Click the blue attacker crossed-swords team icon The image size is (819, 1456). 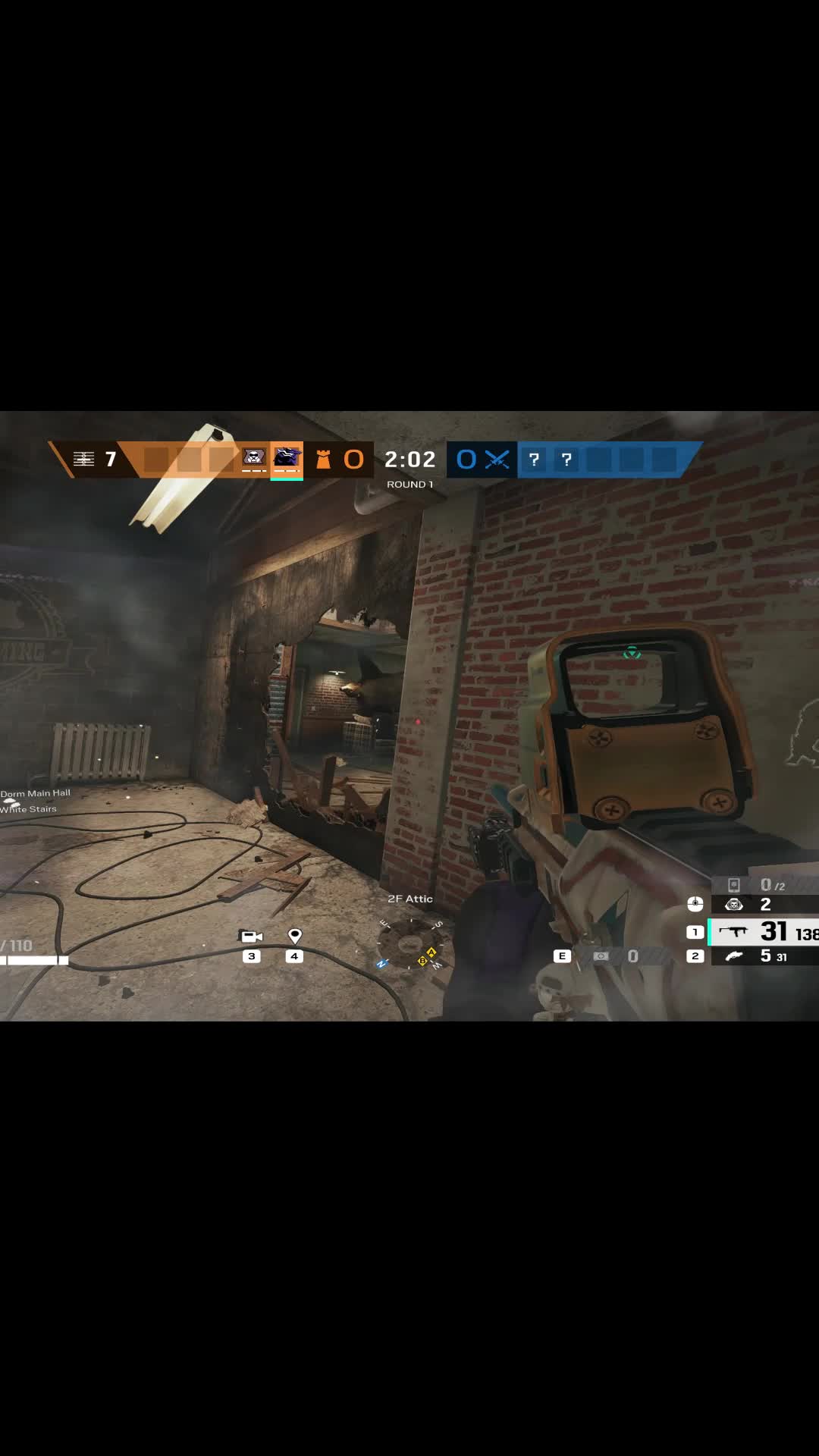point(497,460)
